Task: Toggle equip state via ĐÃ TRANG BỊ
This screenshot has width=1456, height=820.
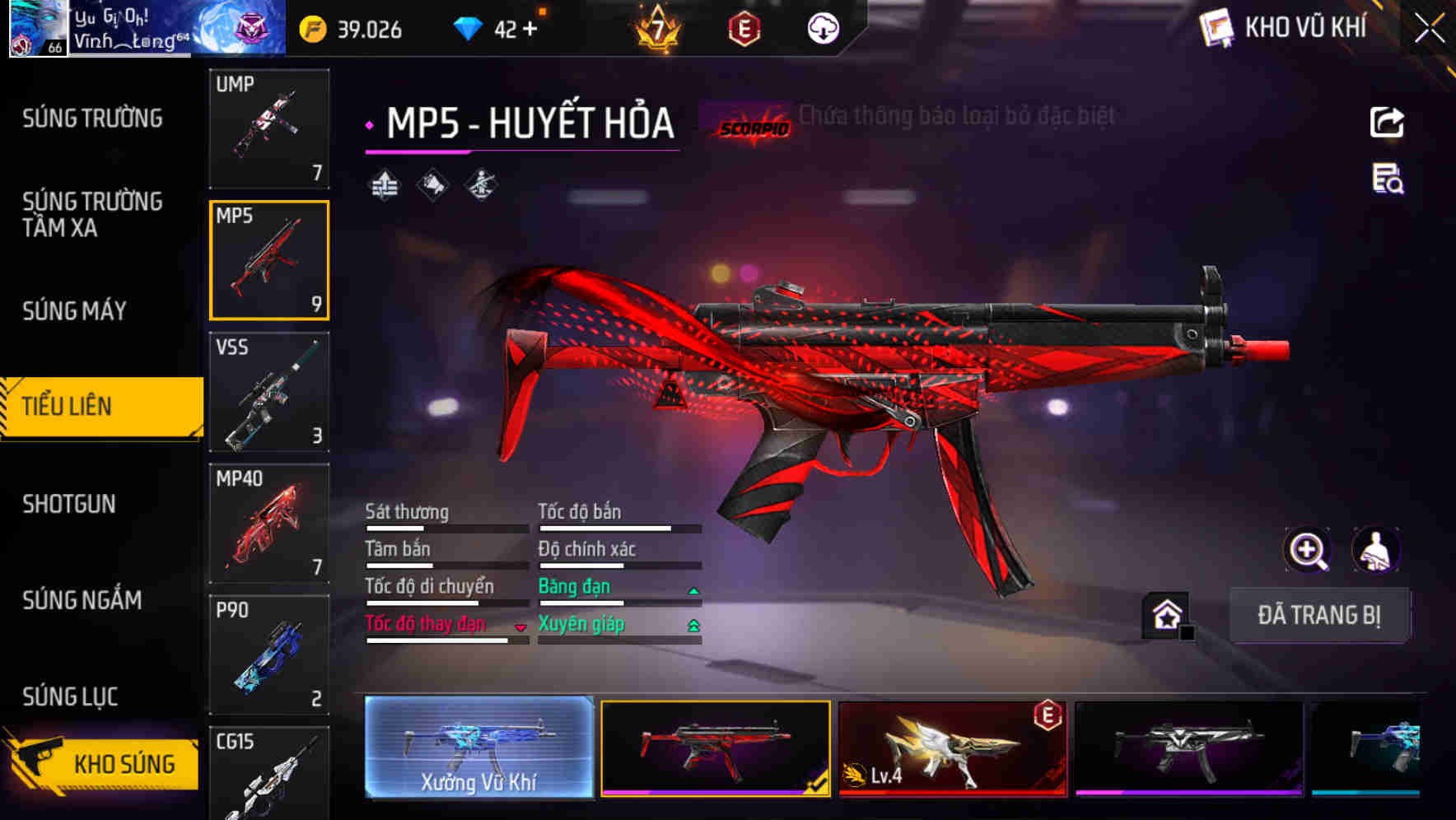Action: [1320, 615]
